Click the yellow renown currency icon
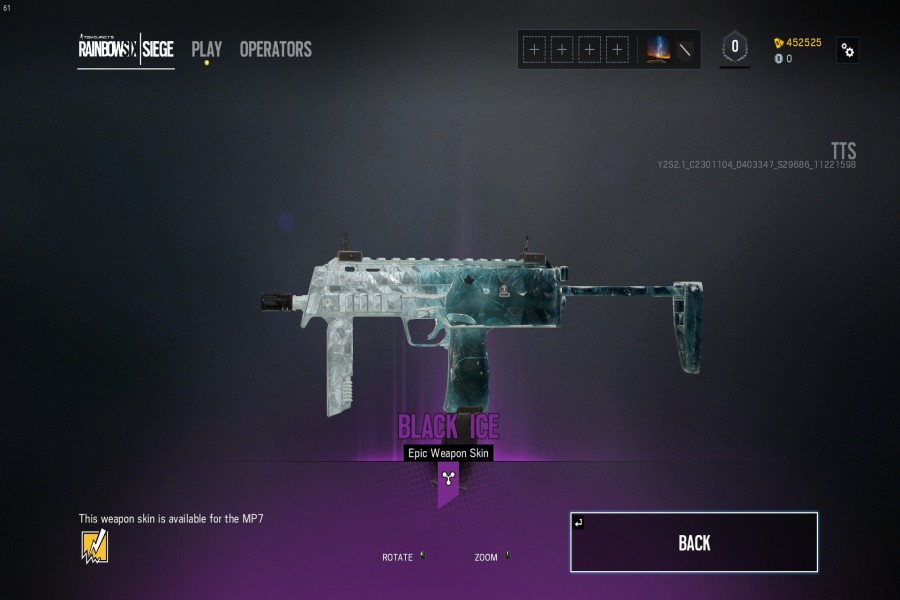 click(779, 43)
